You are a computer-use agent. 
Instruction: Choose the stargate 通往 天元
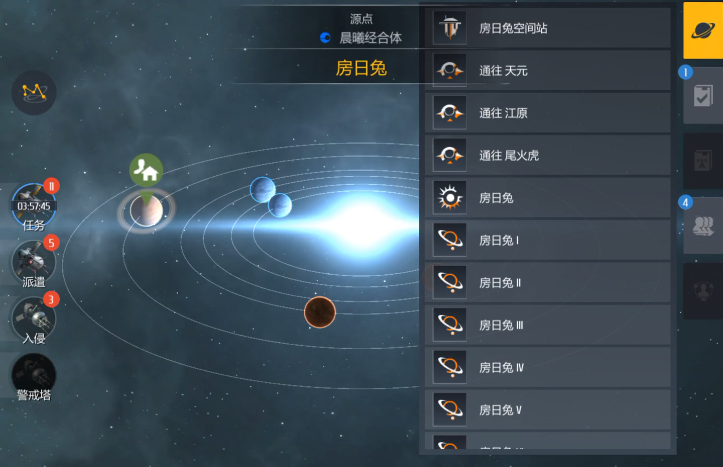(547, 71)
